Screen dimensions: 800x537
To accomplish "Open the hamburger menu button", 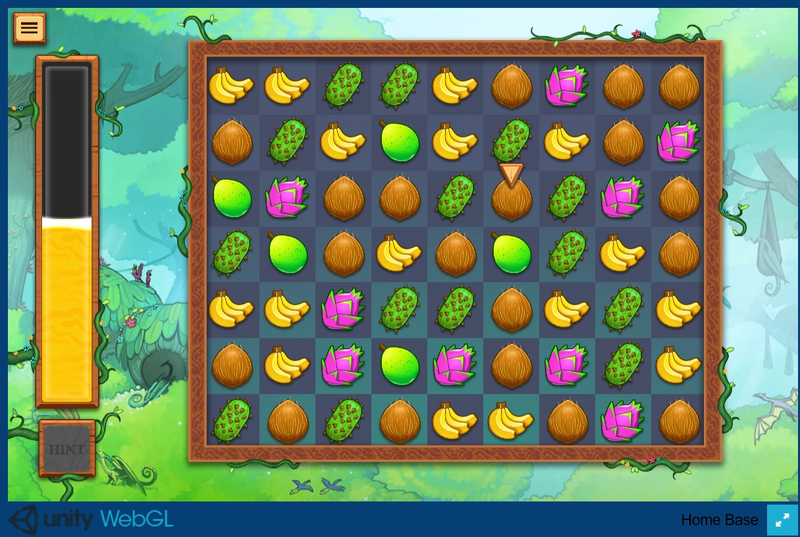I will coord(30,28).
